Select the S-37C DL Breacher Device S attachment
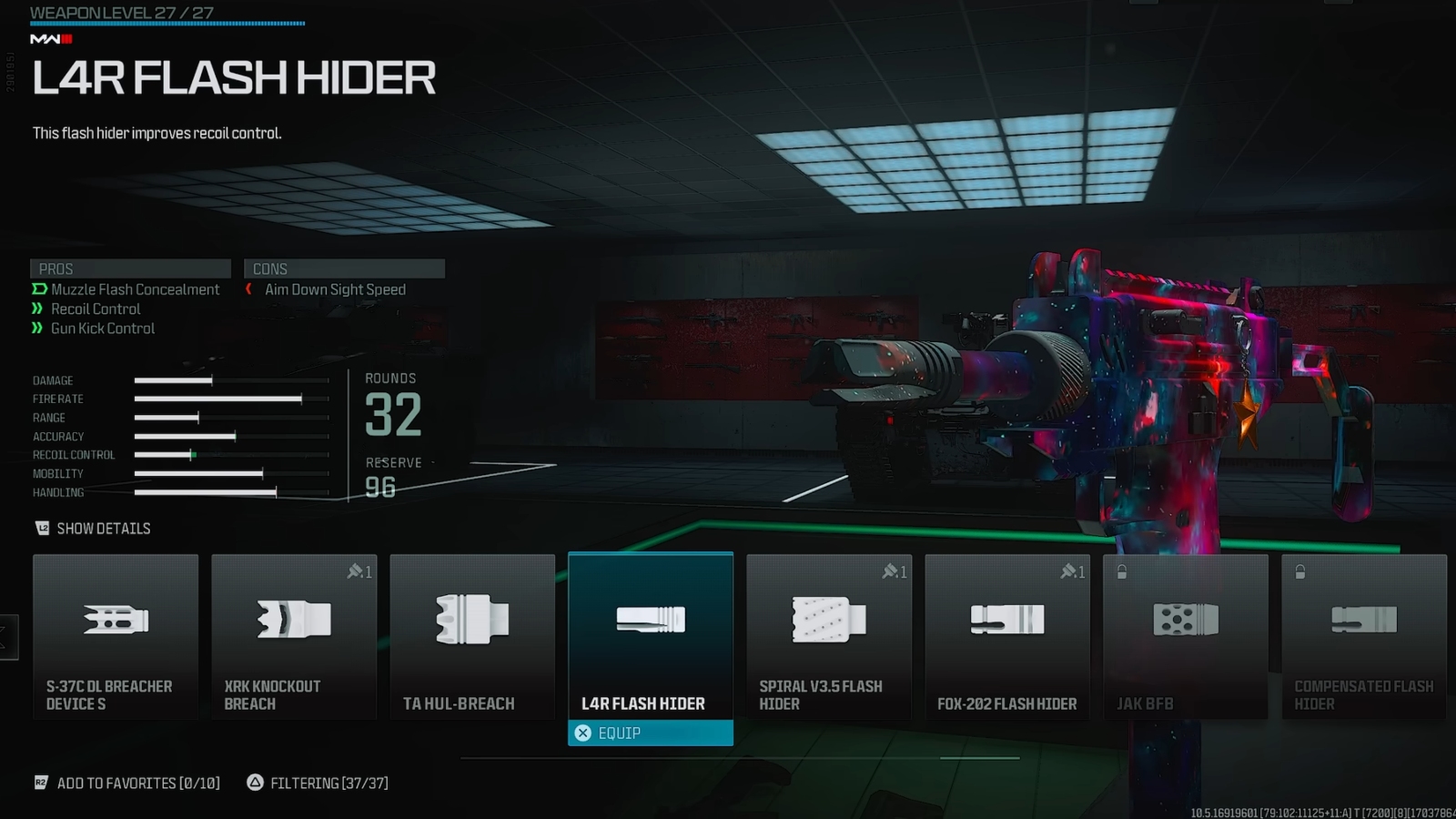 pyautogui.click(x=116, y=636)
